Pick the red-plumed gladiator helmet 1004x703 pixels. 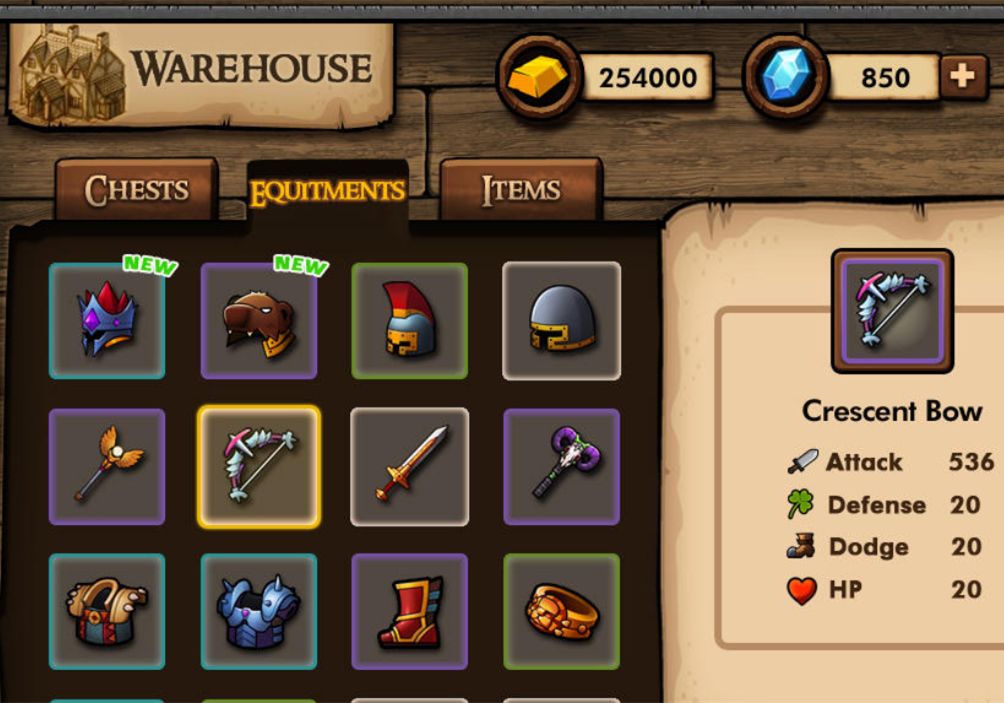410,321
